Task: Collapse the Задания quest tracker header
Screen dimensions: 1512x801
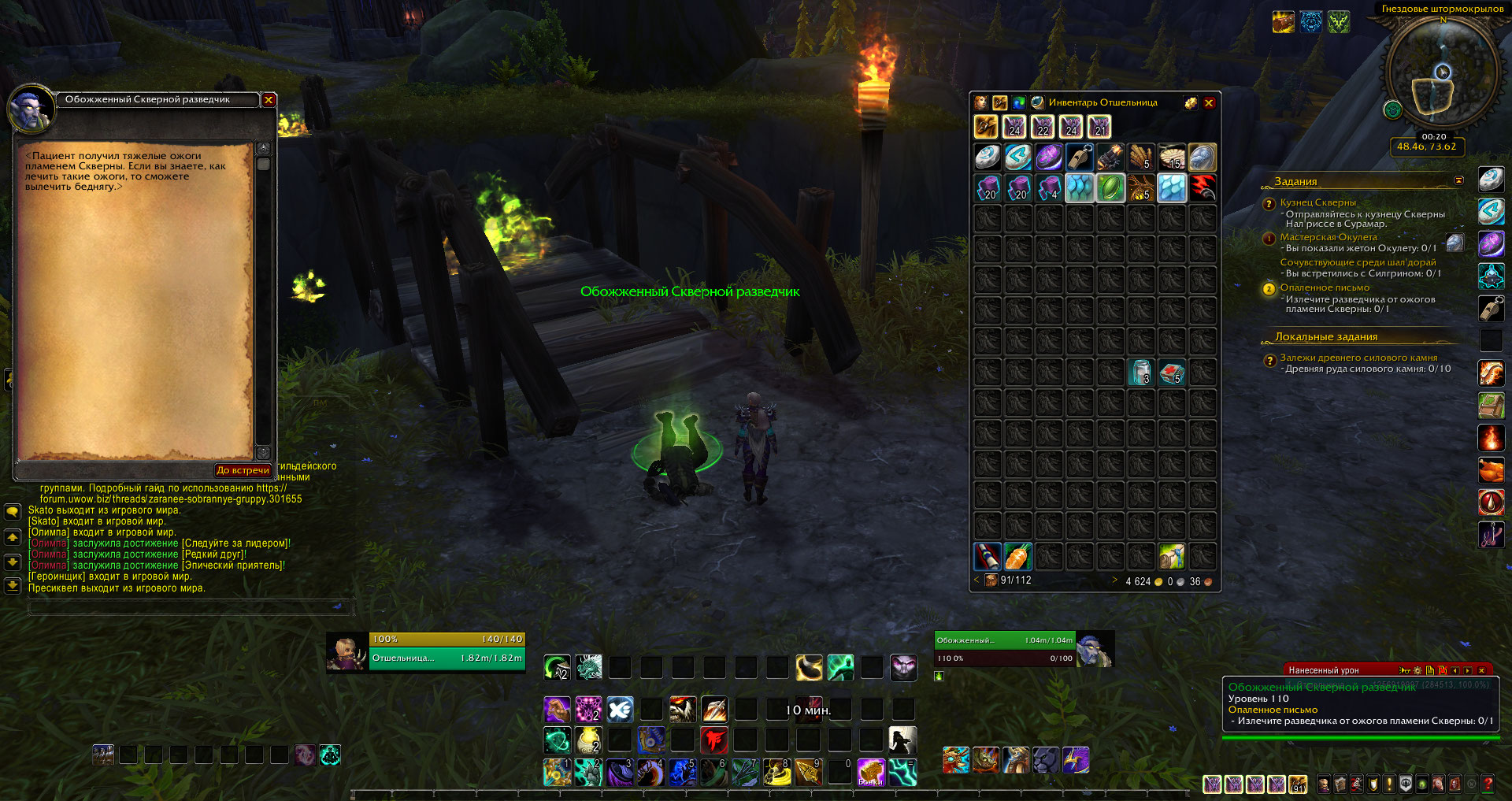Action: click(1458, 181)
